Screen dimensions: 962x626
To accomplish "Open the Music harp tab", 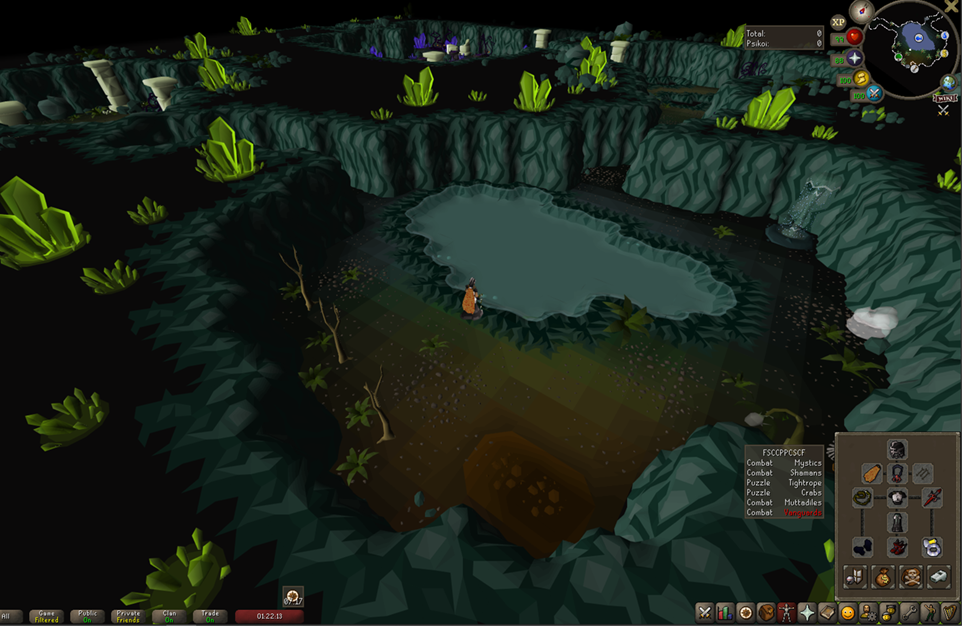I will point(950,612).
